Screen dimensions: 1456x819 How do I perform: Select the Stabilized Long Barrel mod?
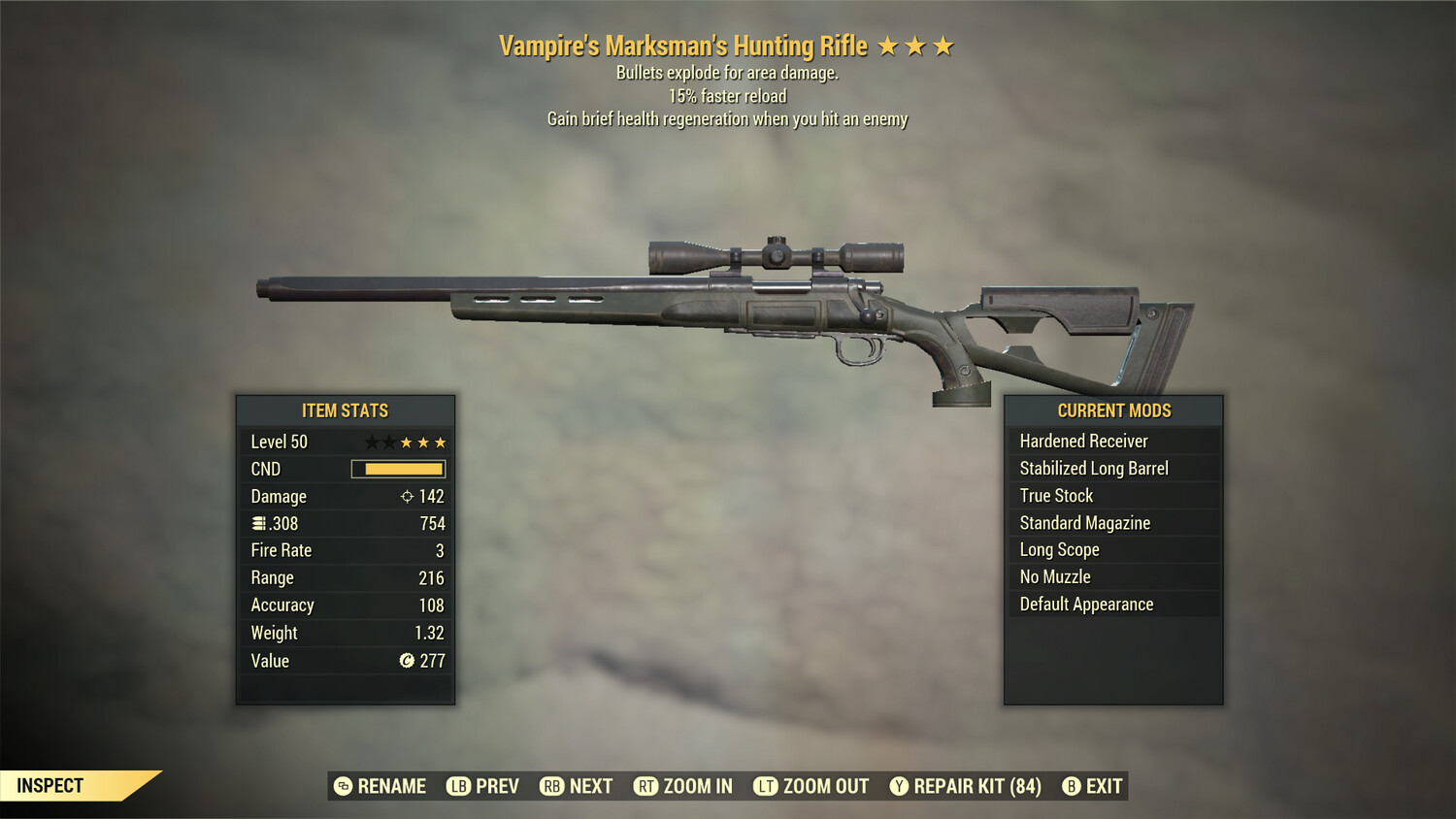coord(1096,468)
